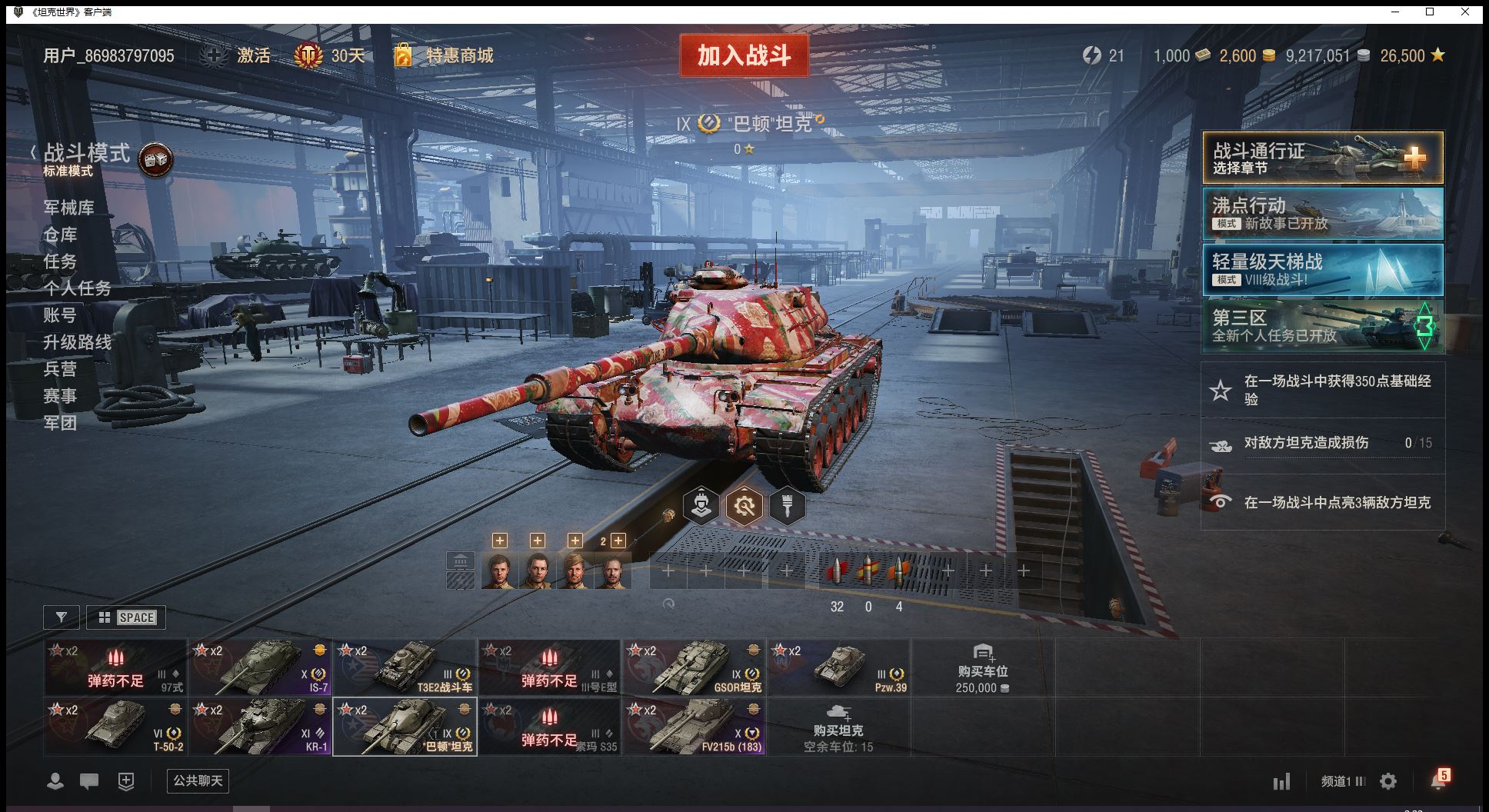Click the 购买坦克 buy tank tile
Viewport: 1489px width, 812px height.
coord(838,727)
